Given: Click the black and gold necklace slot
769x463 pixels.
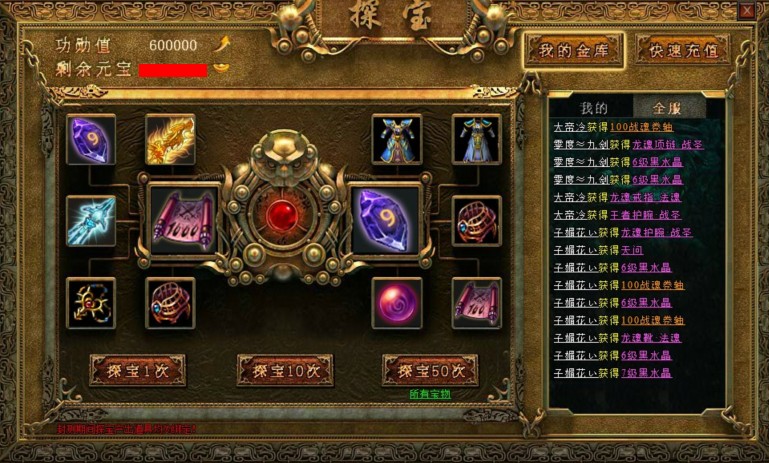Looking at the screenshot, I should 91,303.
